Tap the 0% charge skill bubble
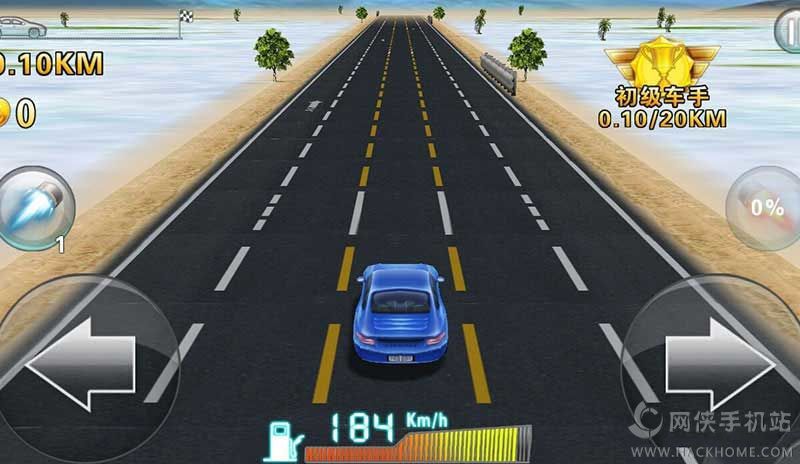This screenshot has height=464, width=800. pyautogui.click(x=765, y=208)
